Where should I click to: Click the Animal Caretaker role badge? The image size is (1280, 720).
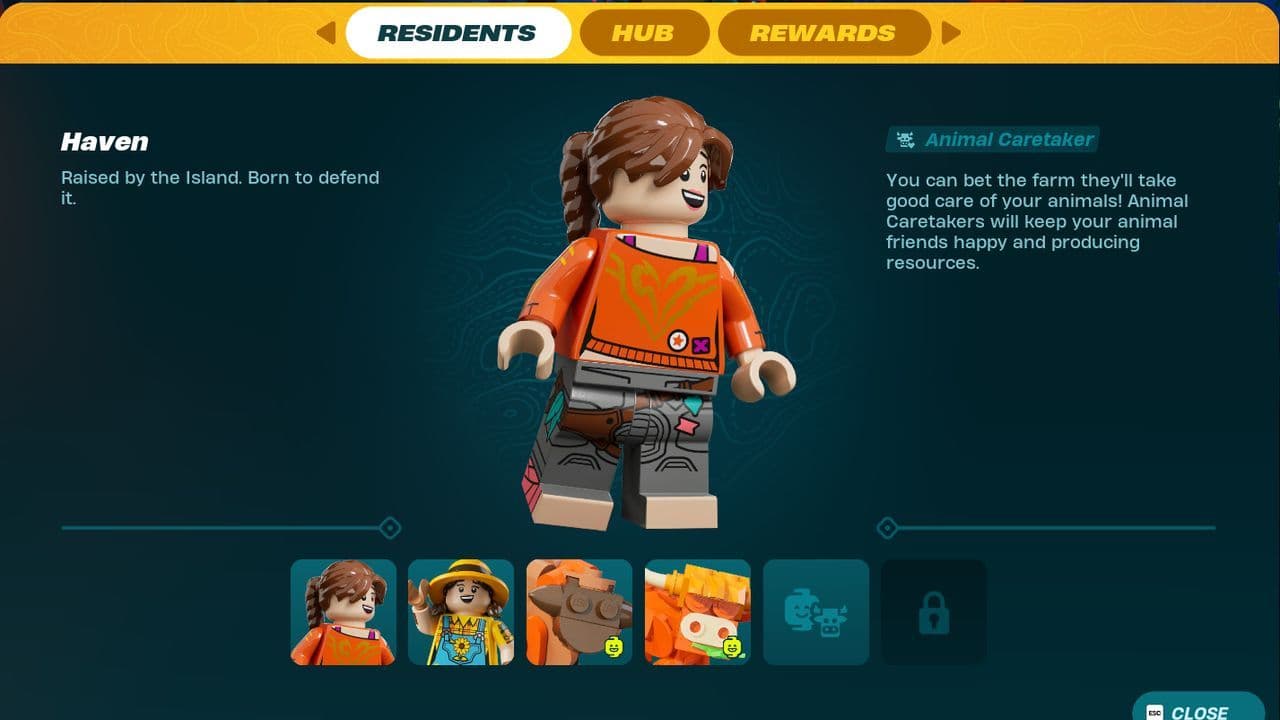coord(991,140)
